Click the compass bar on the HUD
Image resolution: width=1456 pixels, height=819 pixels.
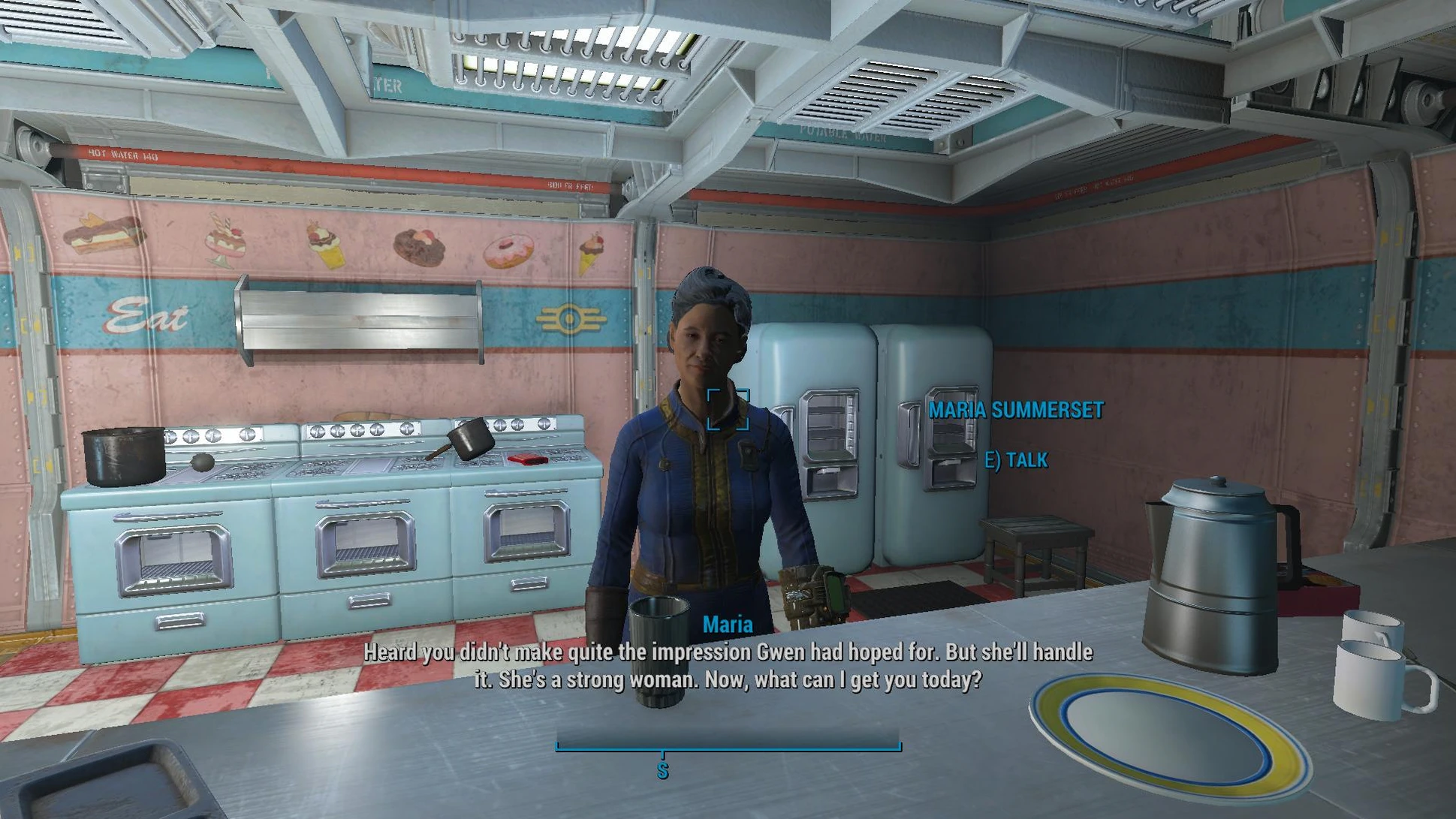coord(728,741)
